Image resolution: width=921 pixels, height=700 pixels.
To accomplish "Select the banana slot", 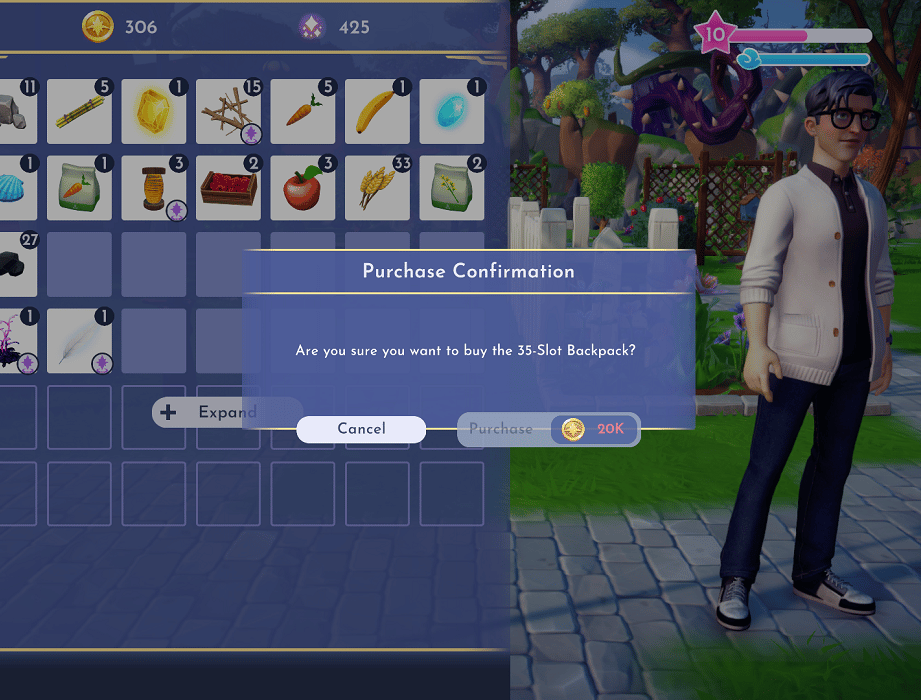I will point(377,111).
